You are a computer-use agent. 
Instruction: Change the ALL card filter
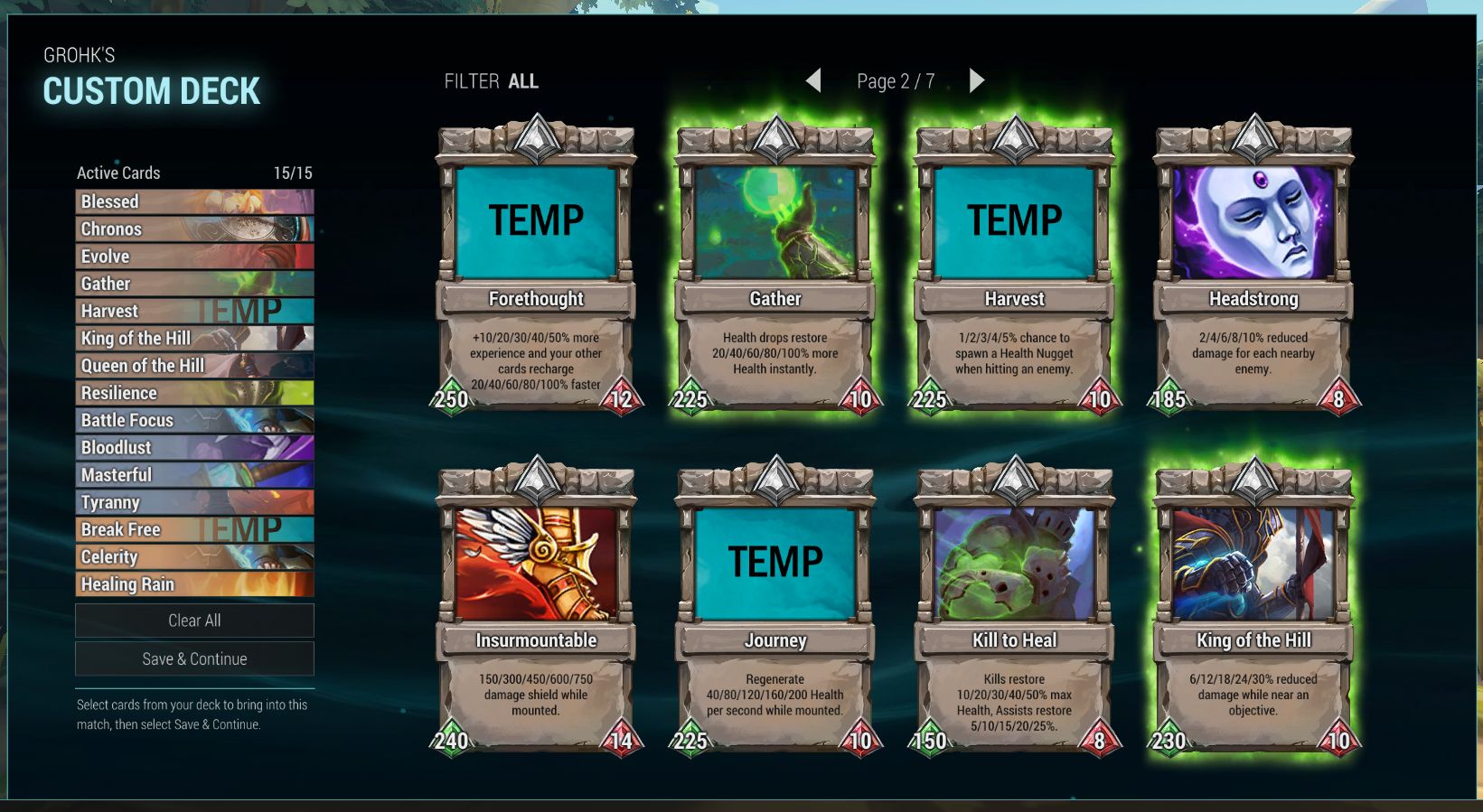[x=522, y=81]
